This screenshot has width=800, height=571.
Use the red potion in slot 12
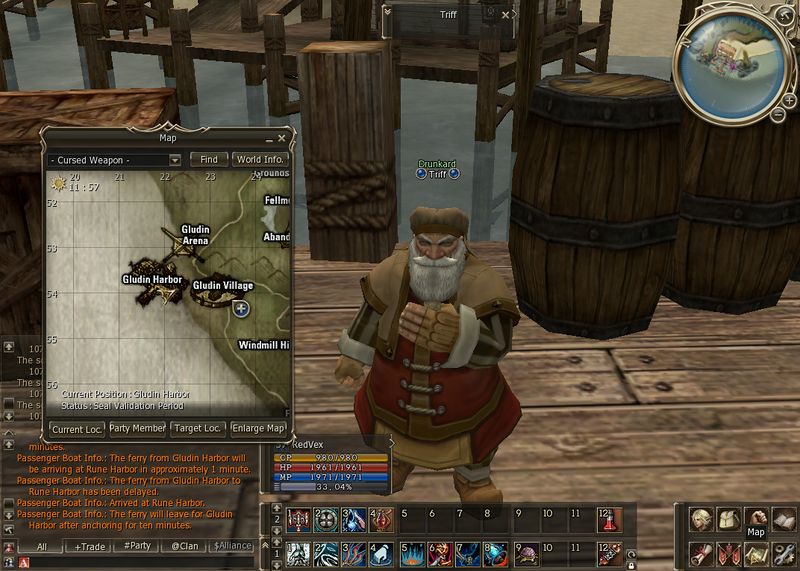click(606, 518)
